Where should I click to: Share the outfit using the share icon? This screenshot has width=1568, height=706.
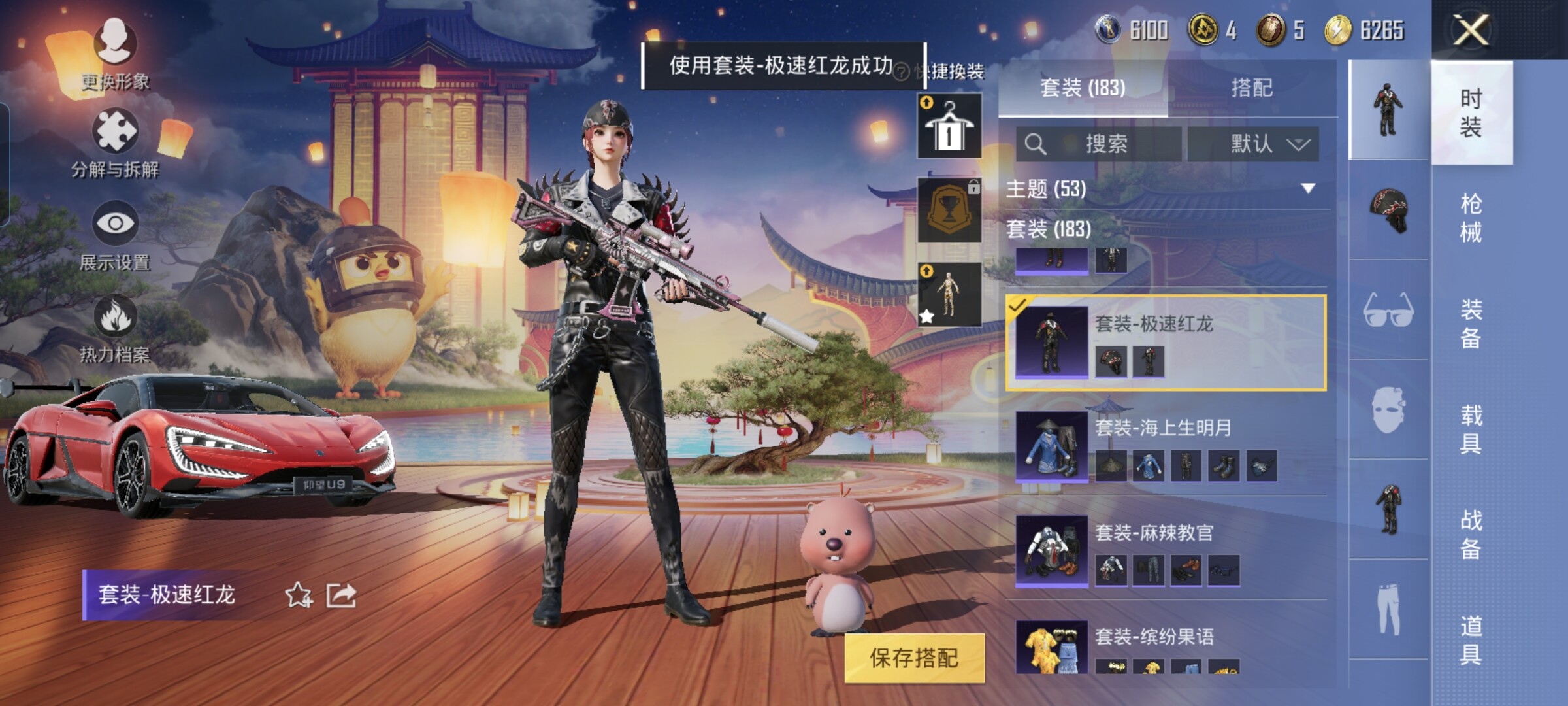(341, 595)
